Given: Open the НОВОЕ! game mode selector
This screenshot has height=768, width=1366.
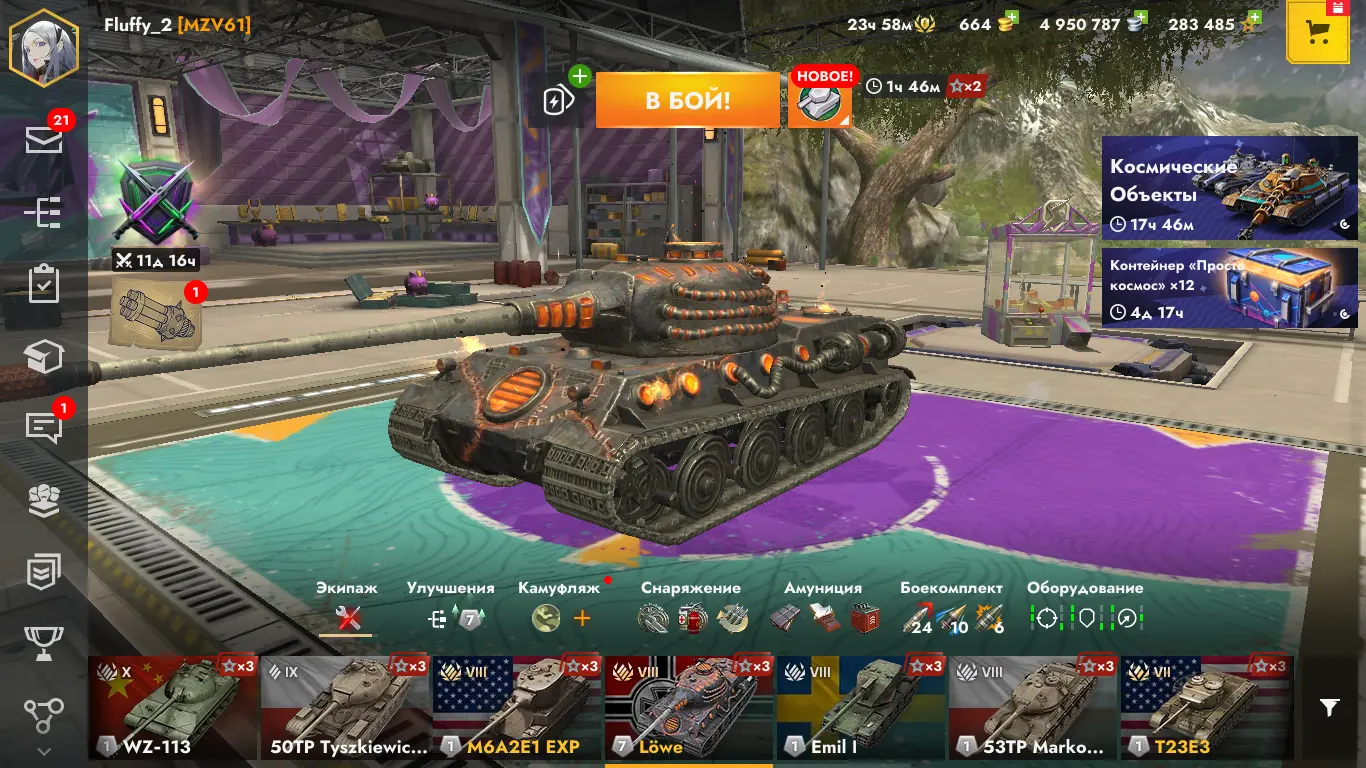Looking at the screenshot, I should pos(819,101).
